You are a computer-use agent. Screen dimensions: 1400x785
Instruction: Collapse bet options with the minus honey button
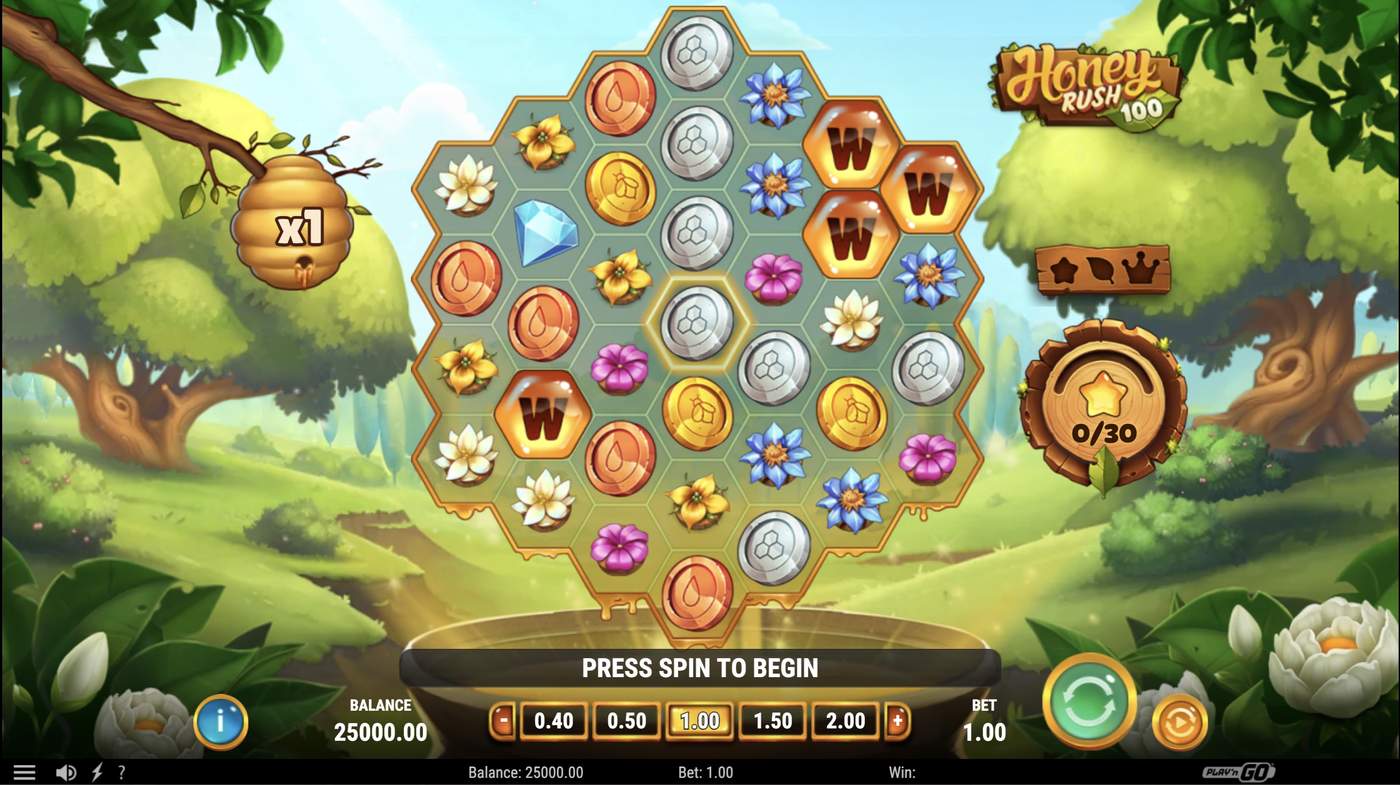(x=504, y=720)
